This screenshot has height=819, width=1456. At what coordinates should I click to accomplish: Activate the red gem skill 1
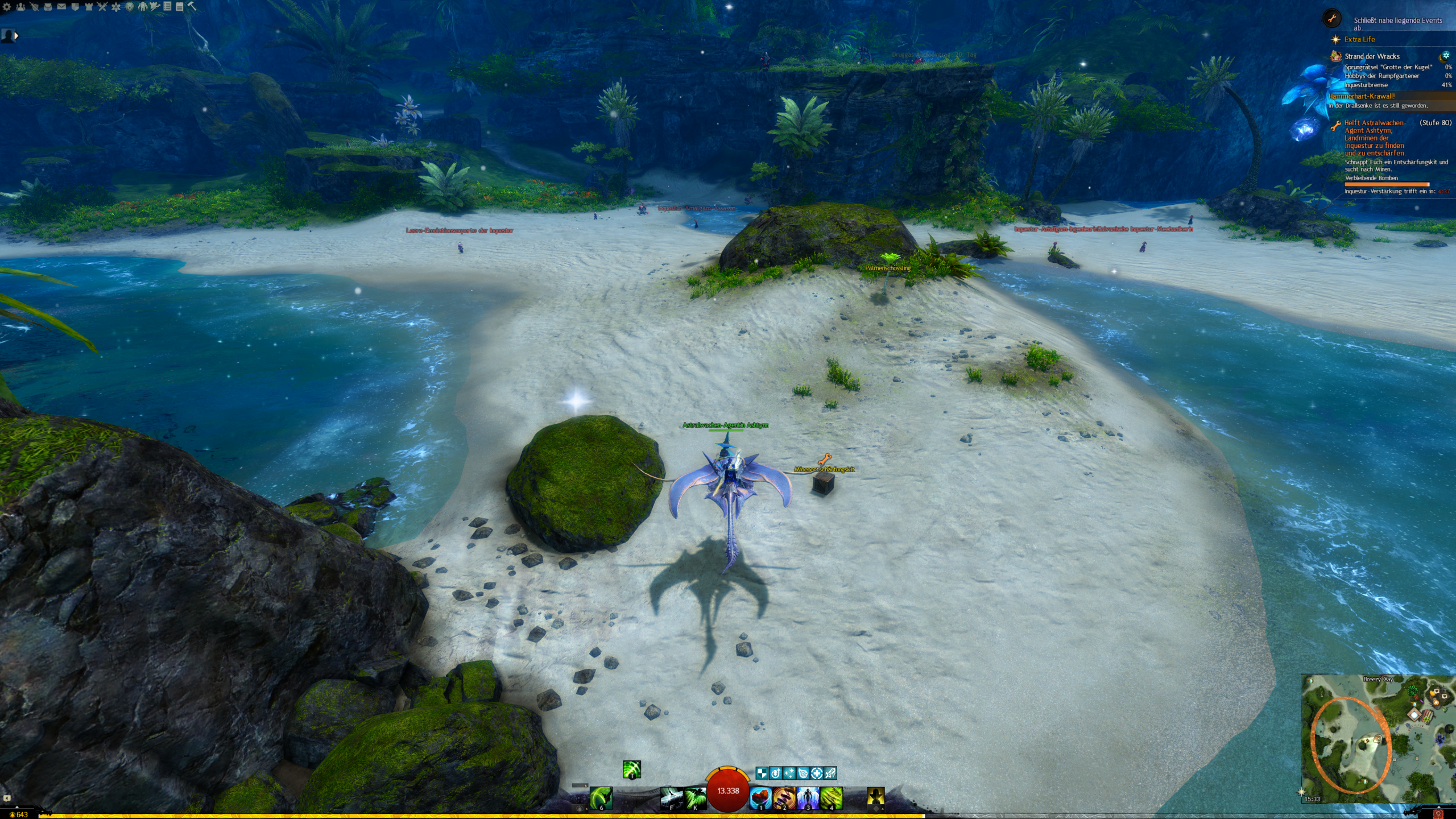click(x=760, y=798)
